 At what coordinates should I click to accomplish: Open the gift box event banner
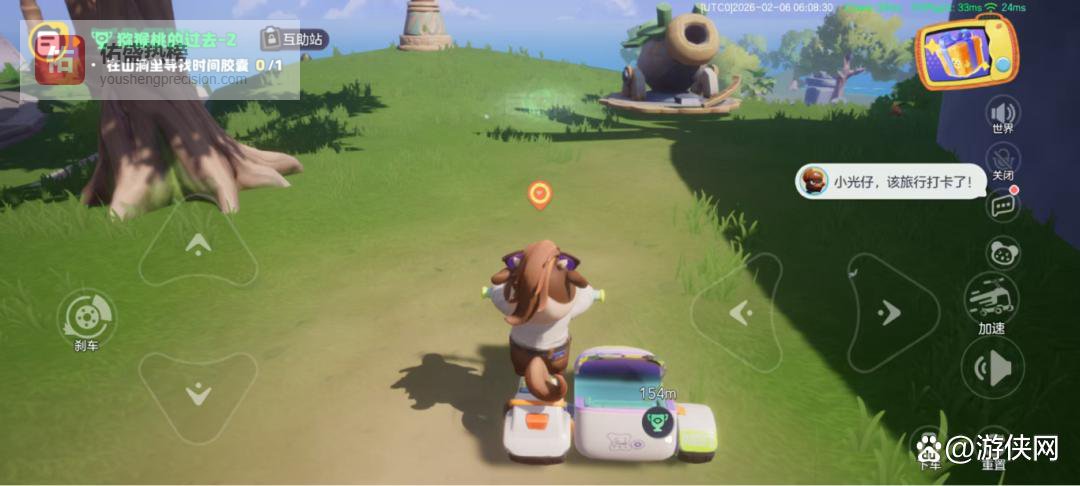[967, 52]
